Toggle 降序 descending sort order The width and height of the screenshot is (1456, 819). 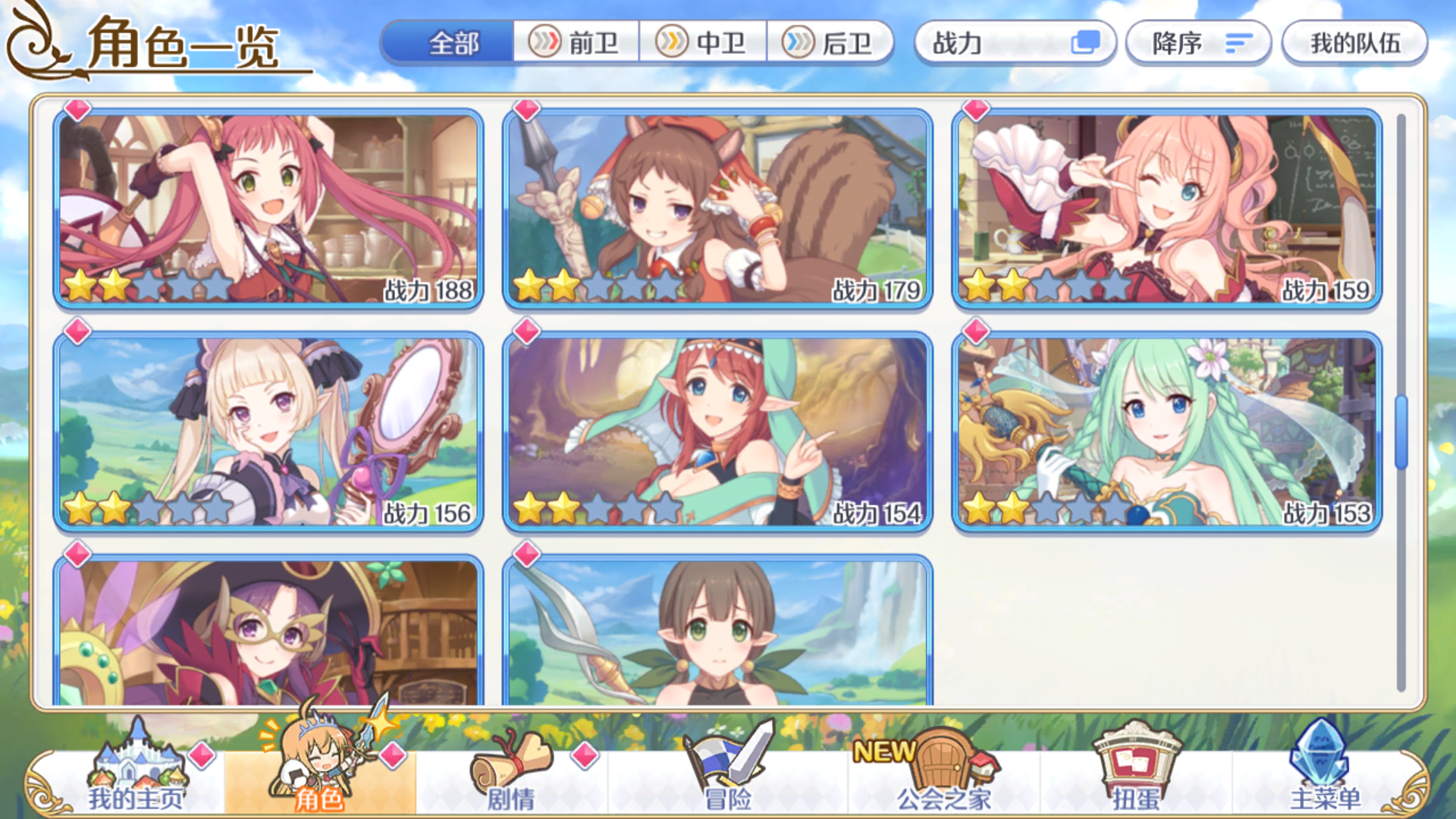(x=1198, y=43)
